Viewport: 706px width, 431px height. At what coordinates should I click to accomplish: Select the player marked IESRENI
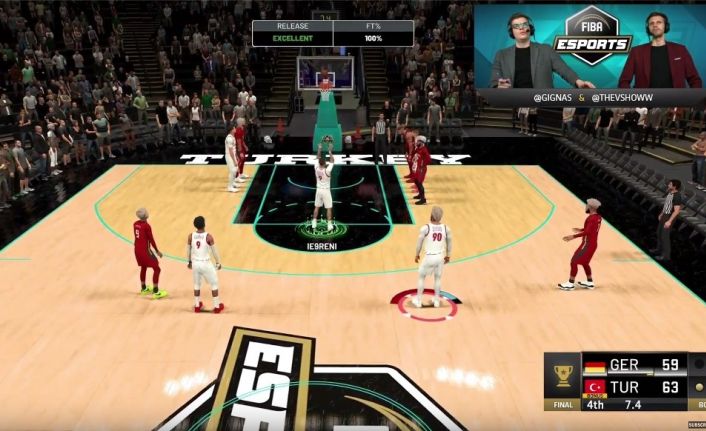[x=322, y=185]
